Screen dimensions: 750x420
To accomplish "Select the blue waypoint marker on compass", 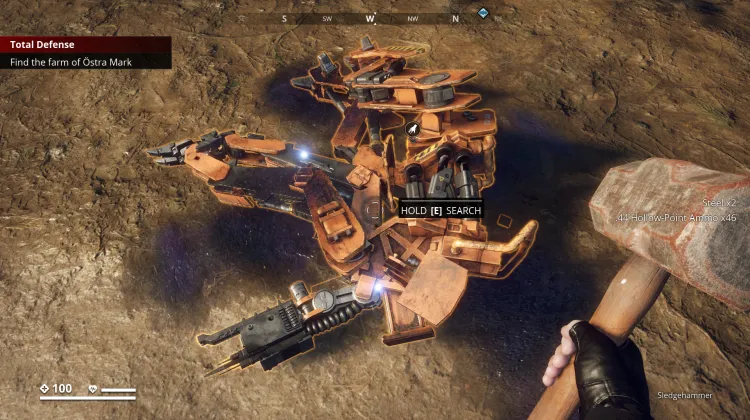I will 483,14.
